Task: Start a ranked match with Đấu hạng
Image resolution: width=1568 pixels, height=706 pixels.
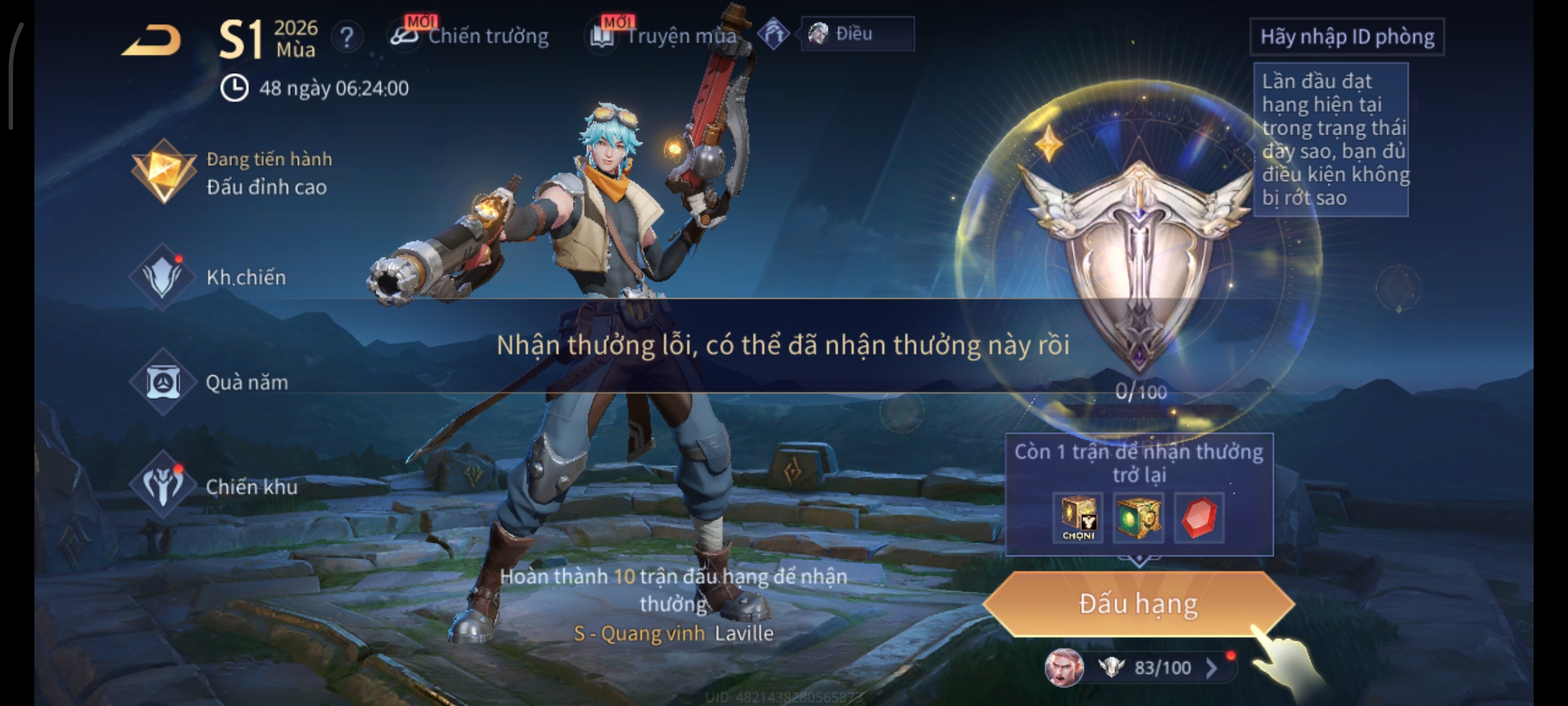Action: click(x=1138, y=604)
